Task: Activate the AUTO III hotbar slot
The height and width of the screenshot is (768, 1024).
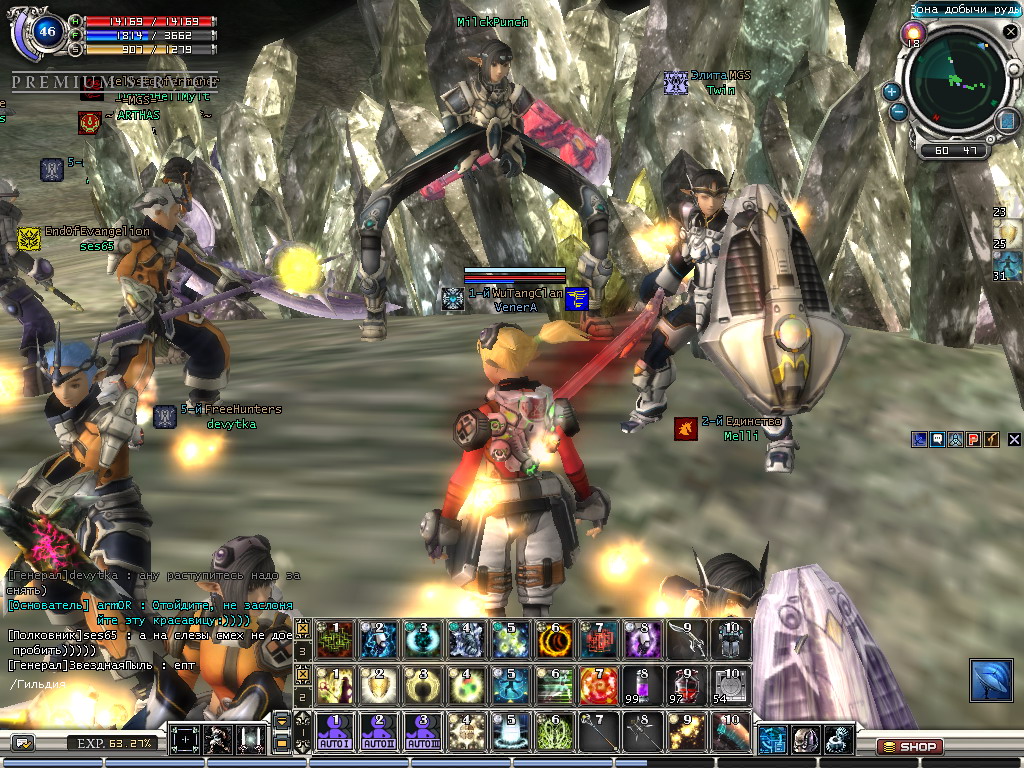Action: pyautogui.click(x=422, y=731)
